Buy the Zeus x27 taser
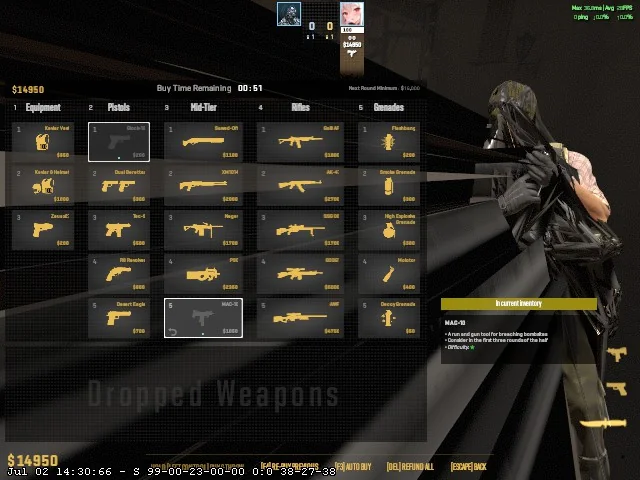The width and height of the screenshot is (640, 480). click(43, 230)
